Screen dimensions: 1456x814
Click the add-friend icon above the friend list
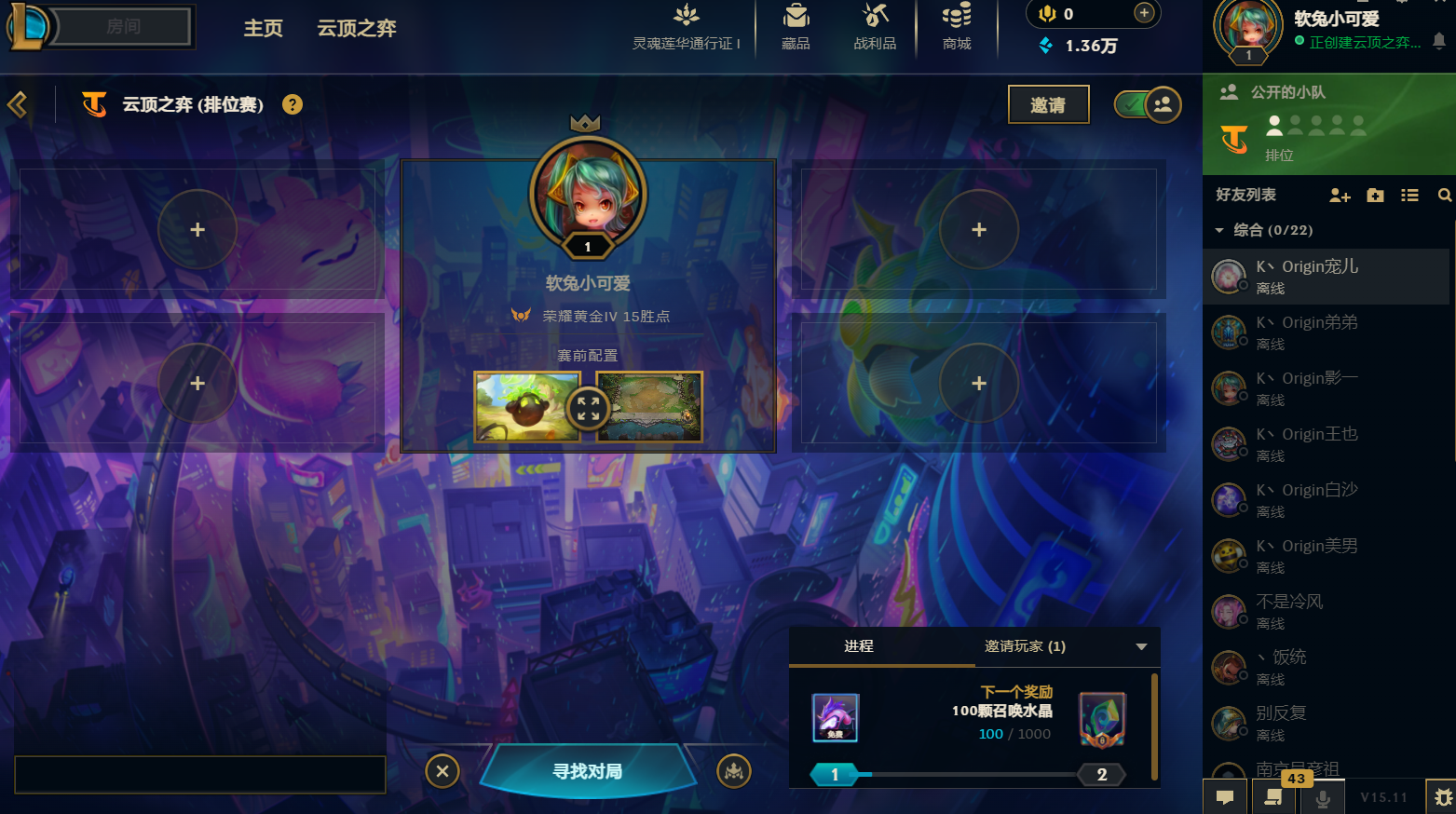[x=1340, y=196]
